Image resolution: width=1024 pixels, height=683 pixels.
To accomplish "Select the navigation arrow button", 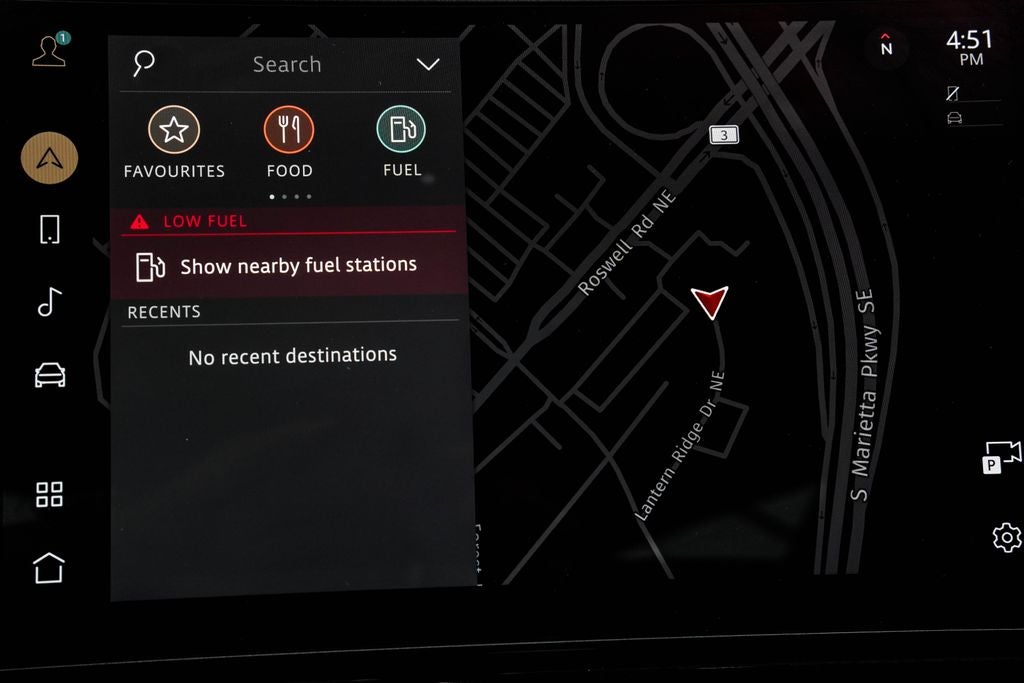I will point(49,158).
